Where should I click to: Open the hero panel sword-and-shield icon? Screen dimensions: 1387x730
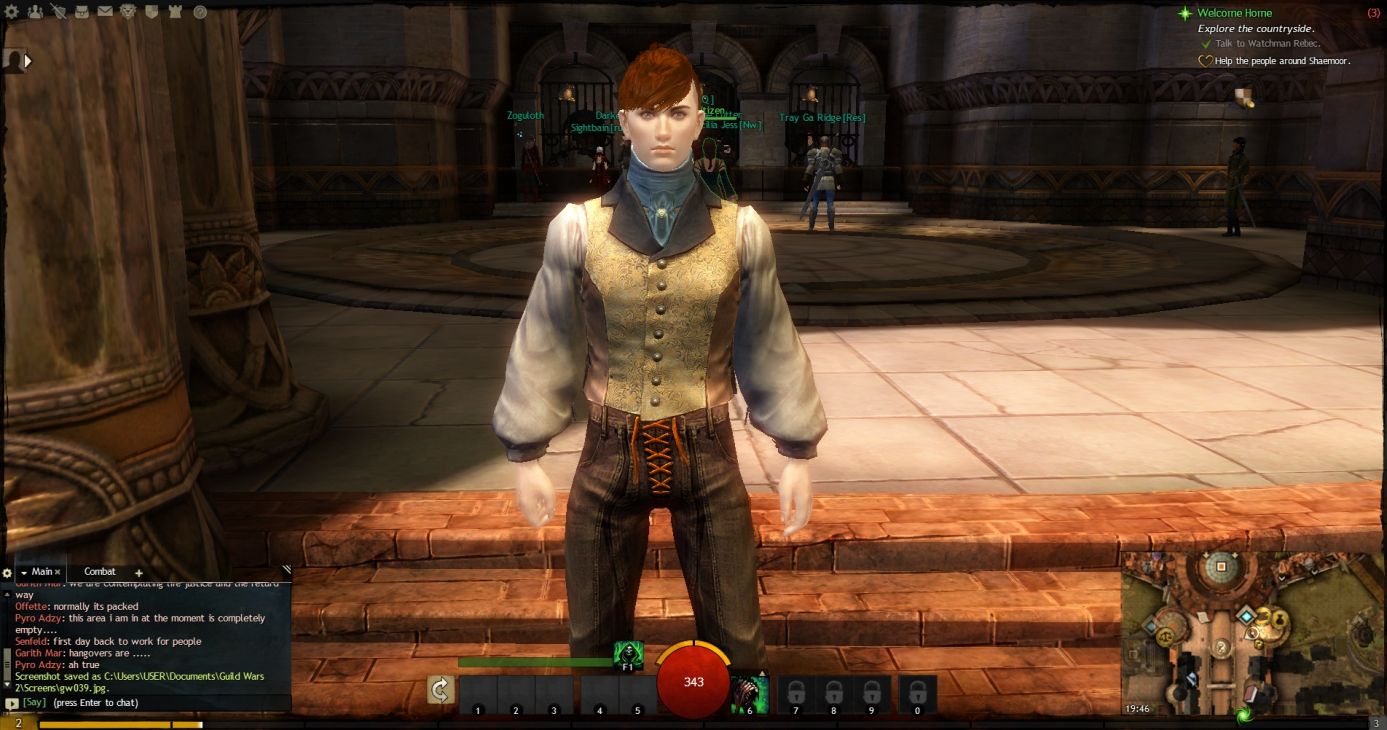[59, 12]
